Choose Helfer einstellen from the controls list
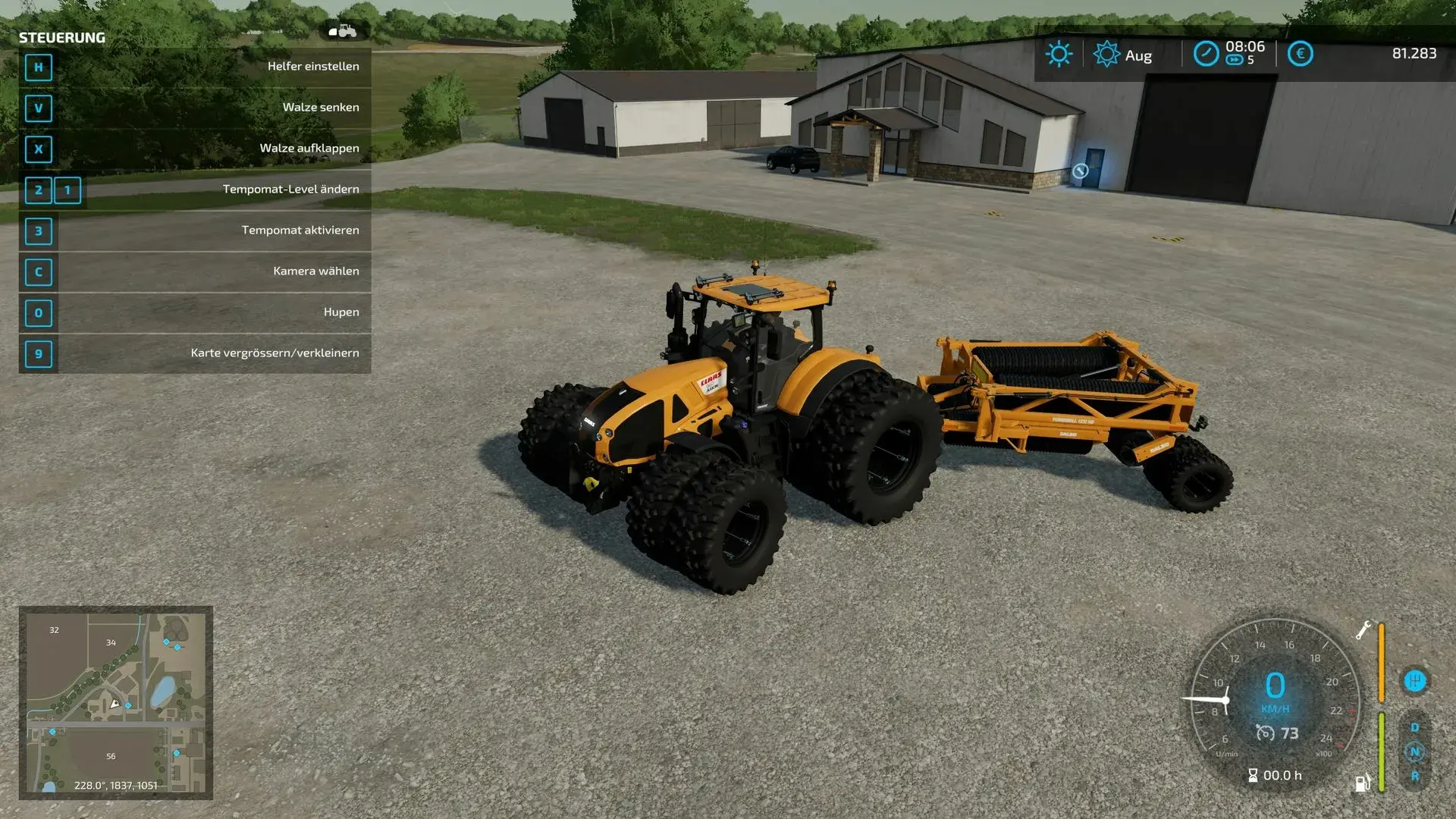1456x819 pixels. pos(312,66)
